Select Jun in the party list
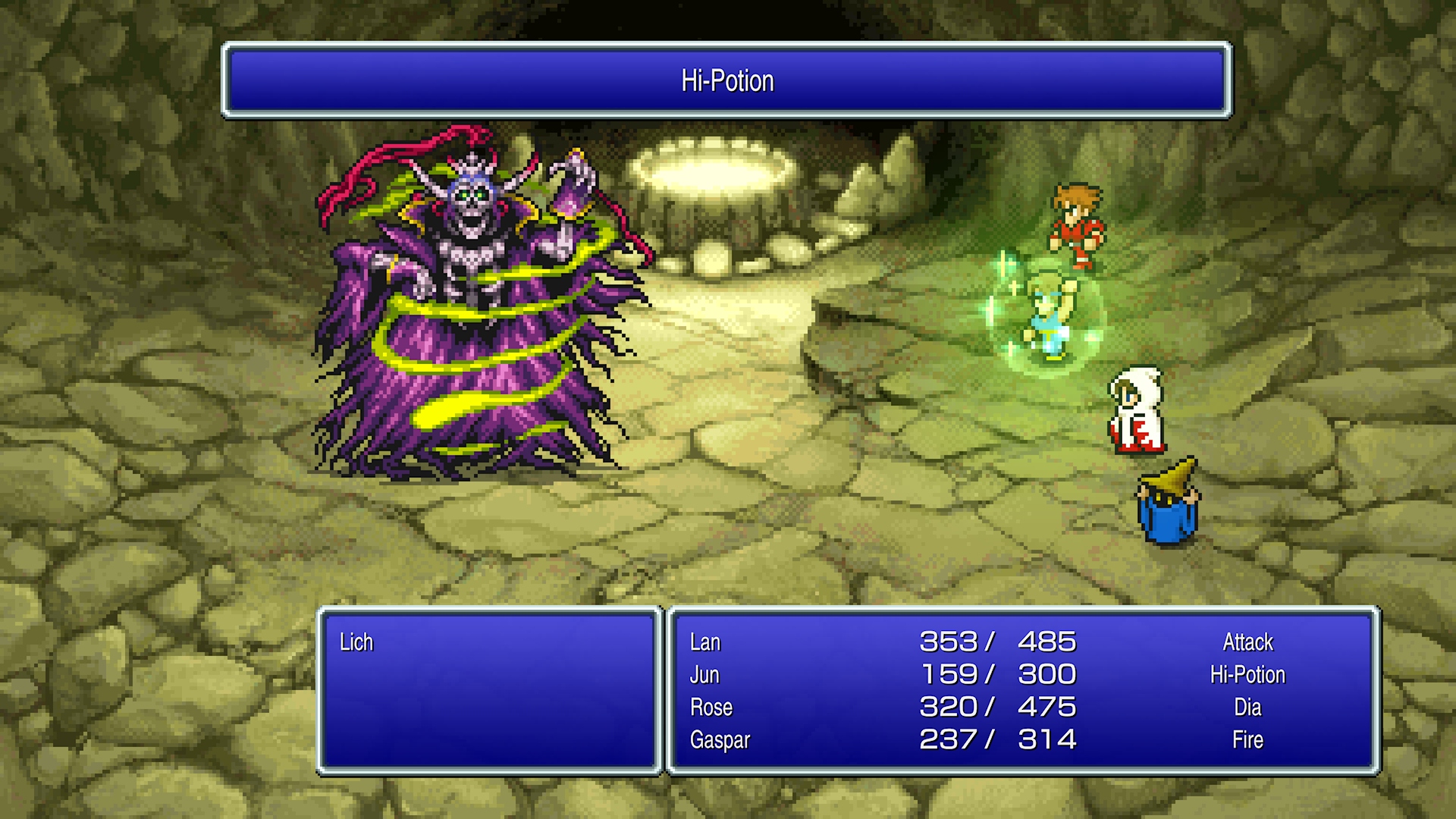The height and width of the screenshot is (819, 1456). pyautogui.click(x=704, y=675)
